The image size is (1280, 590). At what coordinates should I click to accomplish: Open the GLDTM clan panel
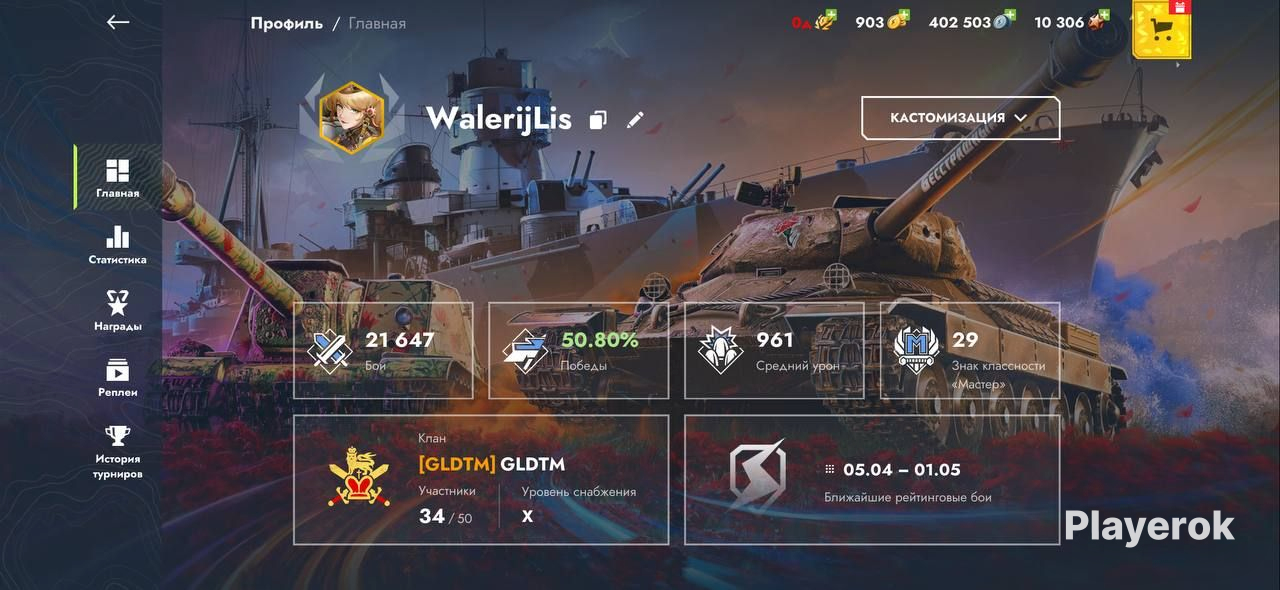pos(481,480)
